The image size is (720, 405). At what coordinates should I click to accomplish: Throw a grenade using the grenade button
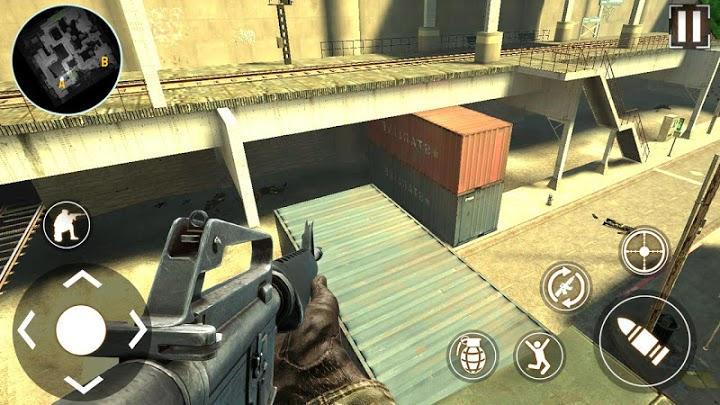tap(472, 355)
